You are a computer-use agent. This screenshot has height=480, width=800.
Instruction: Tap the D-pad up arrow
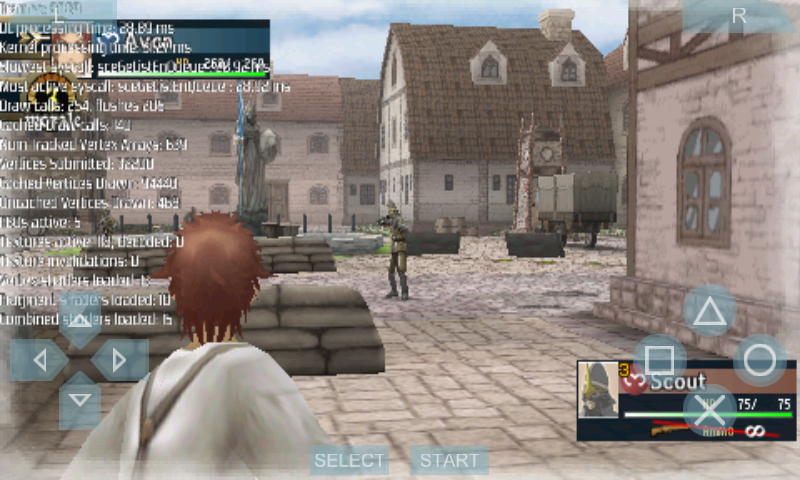79,322
